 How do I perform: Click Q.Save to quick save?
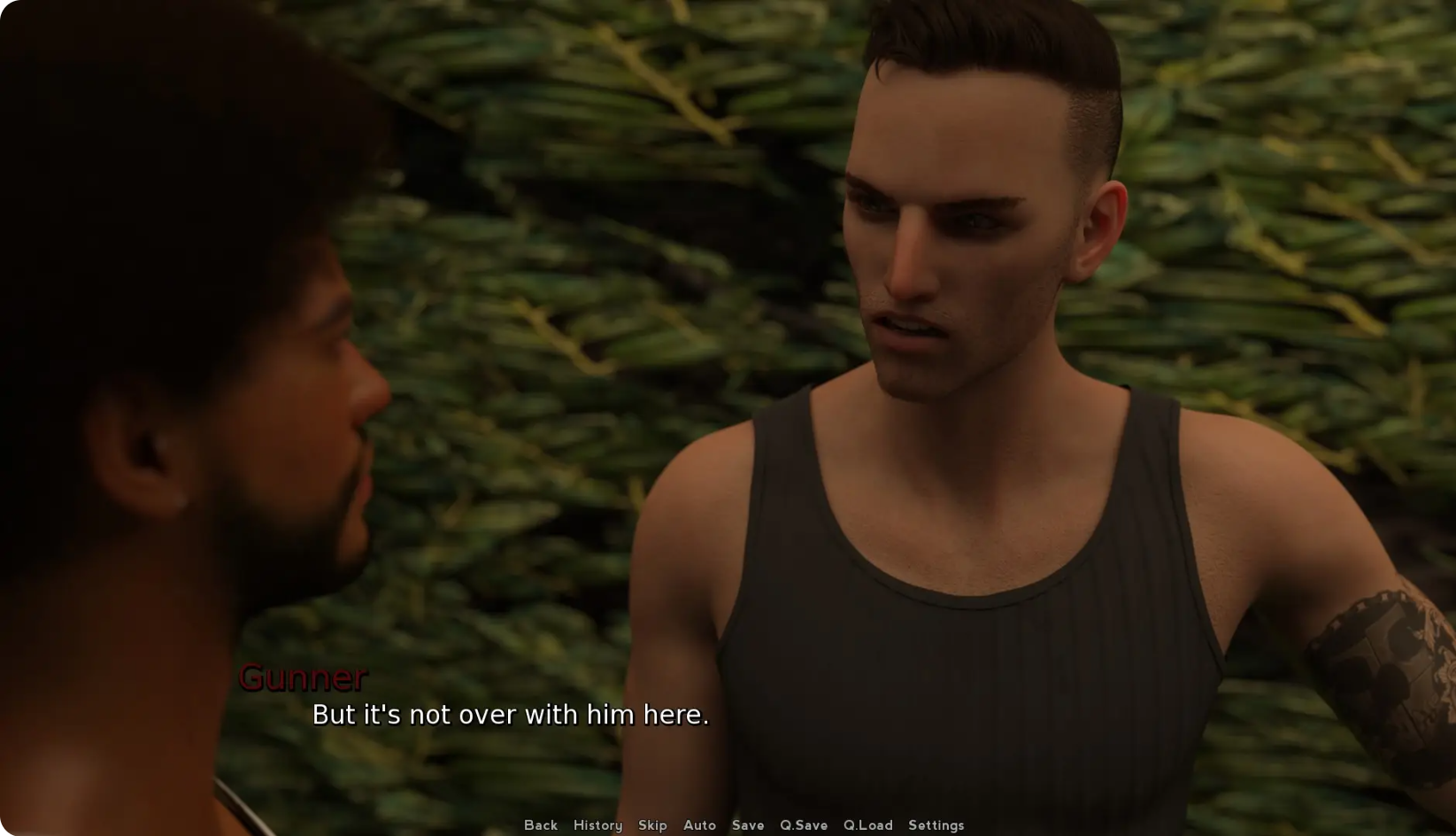click(804, 825)
